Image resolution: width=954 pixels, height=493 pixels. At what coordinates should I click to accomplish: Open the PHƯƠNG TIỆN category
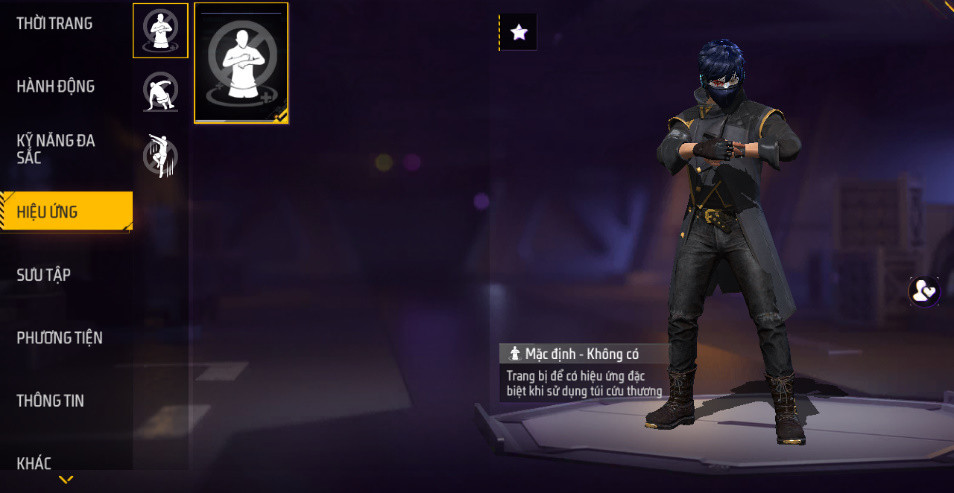[60, 338]
